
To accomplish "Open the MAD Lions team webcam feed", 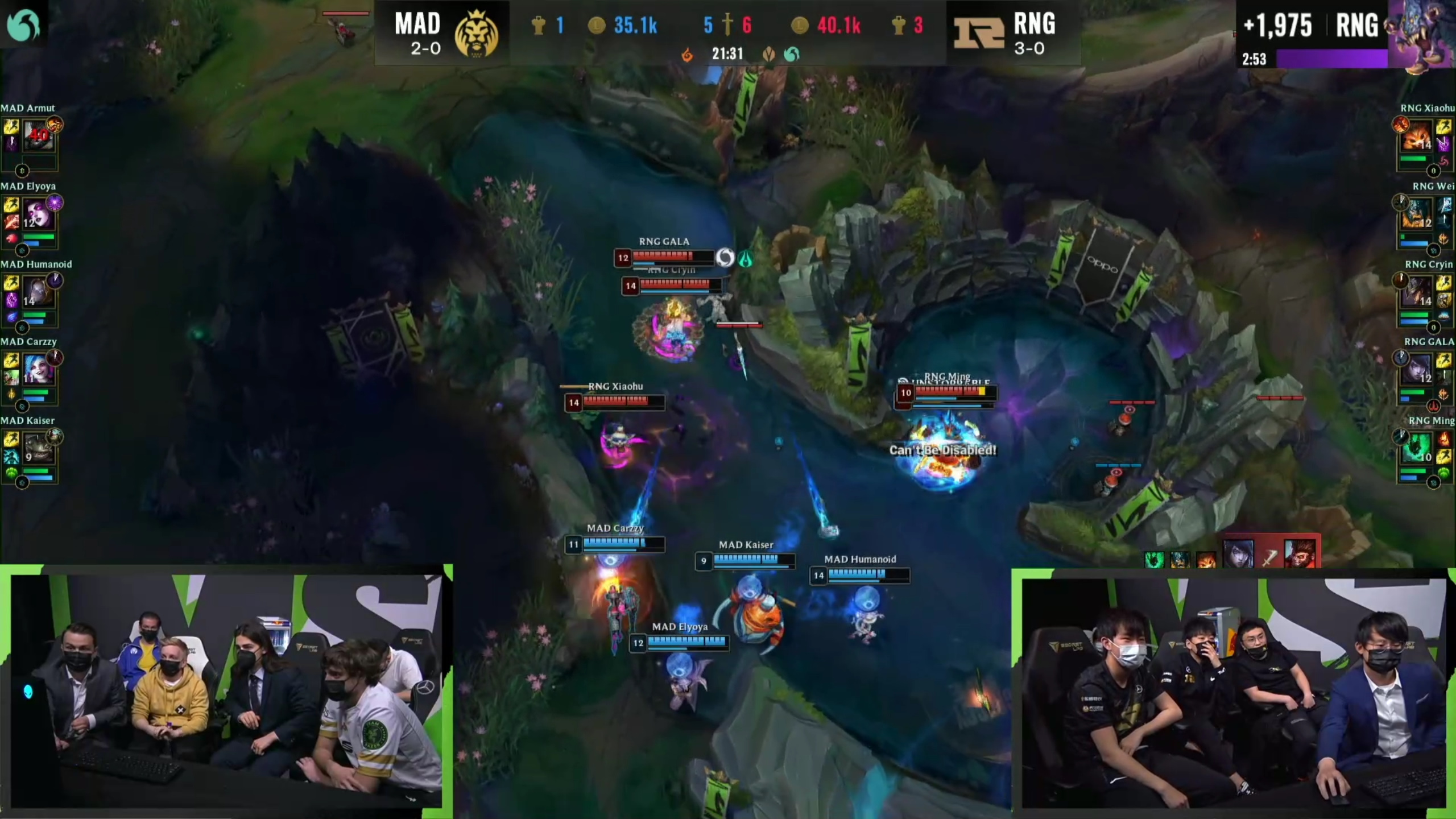I will (226, 690).
